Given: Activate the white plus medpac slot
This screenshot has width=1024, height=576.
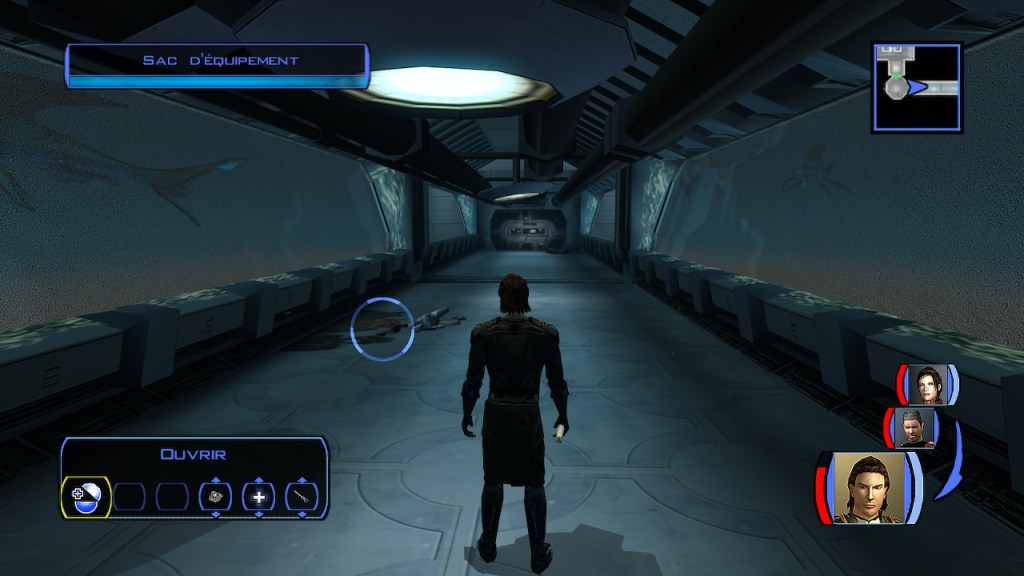Looking at the screenshot, I should (259, 497).
